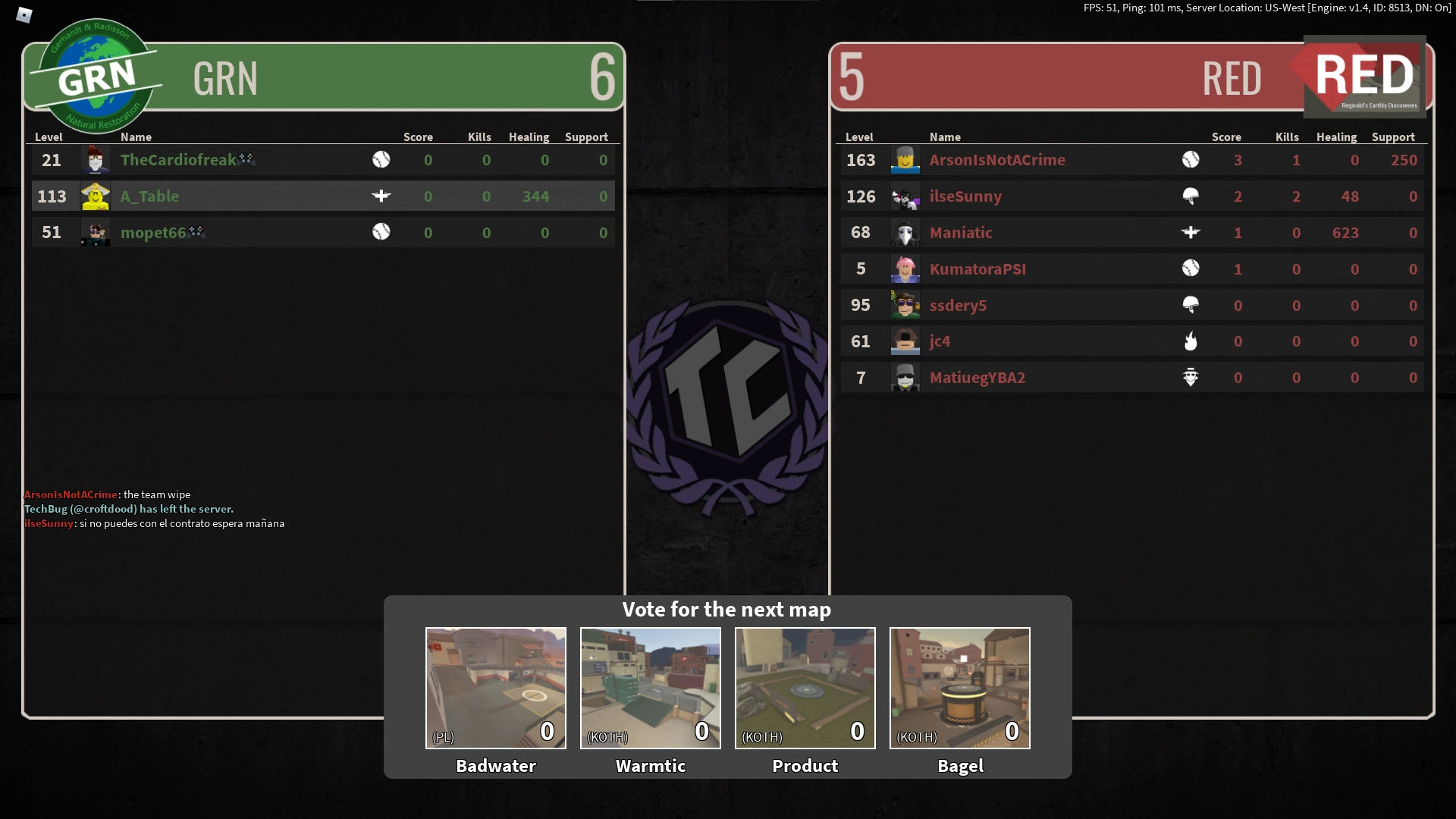Click the Flanker class icon beside ArsonIsNotACrime
The image size is (1456, 819).
click(x=1191, y=160)
